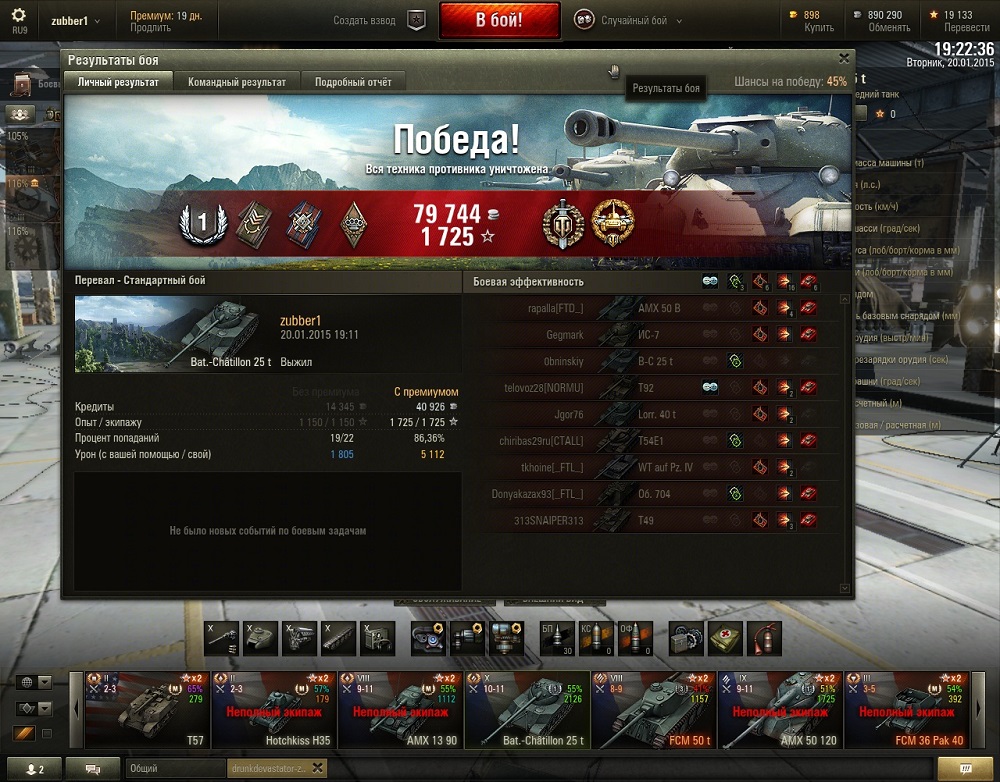This screenshot has width=1000, height=782.
Task: Open the Подробный отчёт tab
Action: 353,82
